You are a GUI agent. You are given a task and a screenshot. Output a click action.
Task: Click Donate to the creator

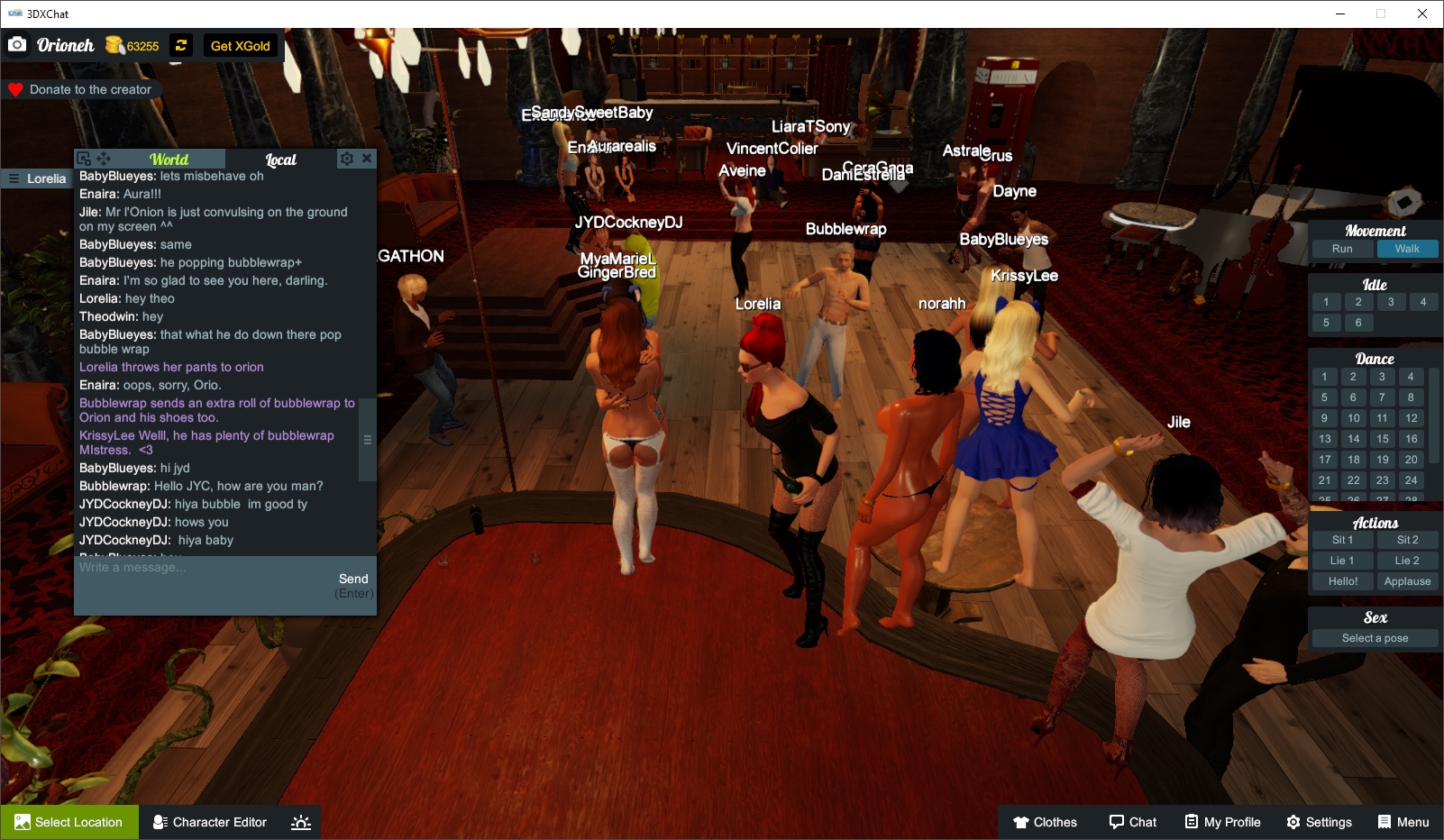tap(83, 89)
